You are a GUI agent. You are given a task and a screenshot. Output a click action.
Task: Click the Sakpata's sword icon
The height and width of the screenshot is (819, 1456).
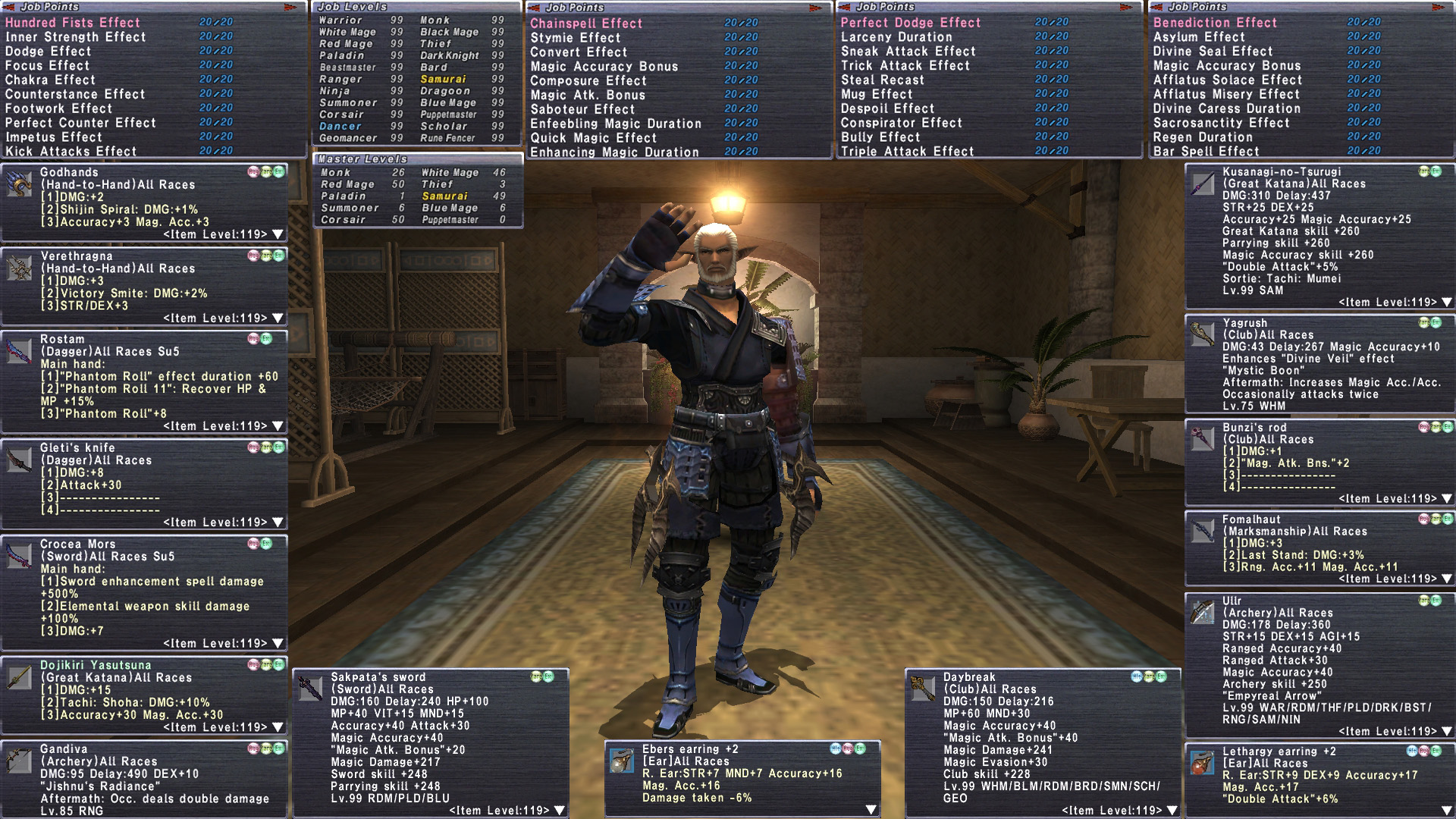pyautogui.click(x=310, y=689)
